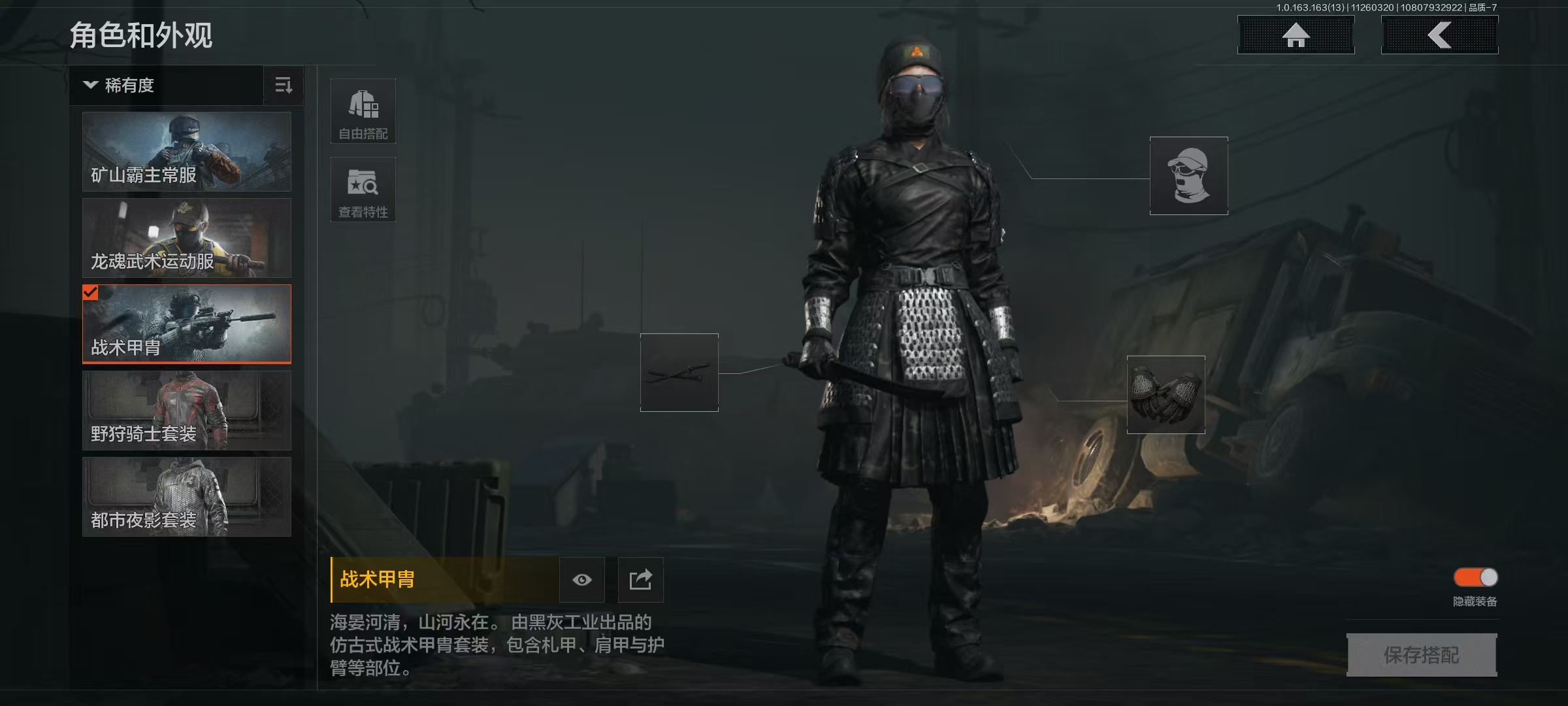The height and width of the screenshot is (706, 1568).
Task: Select the 战术甲胄 outfit tile
Action: [187, 324]
